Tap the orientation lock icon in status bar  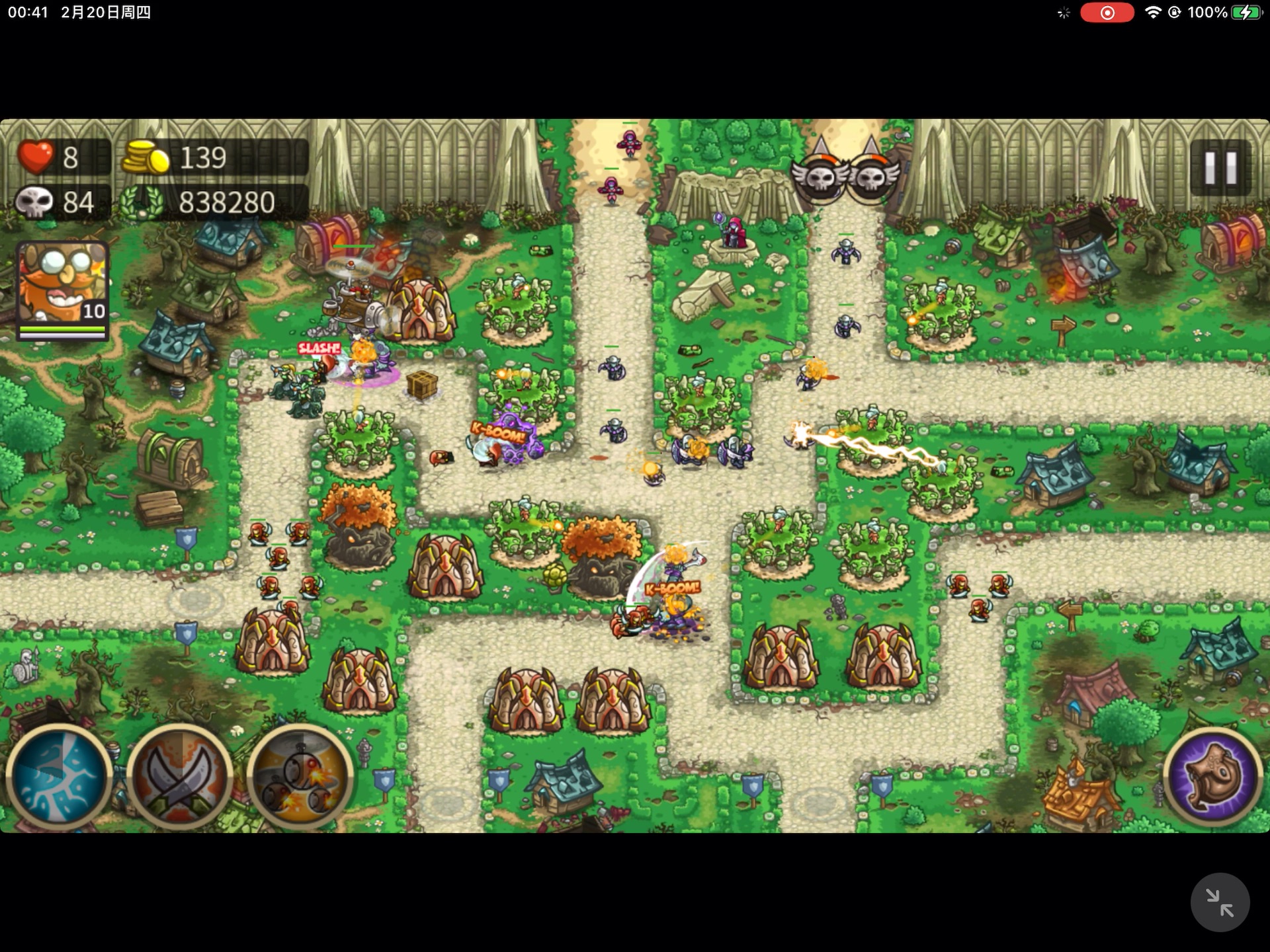[1174, 11]
